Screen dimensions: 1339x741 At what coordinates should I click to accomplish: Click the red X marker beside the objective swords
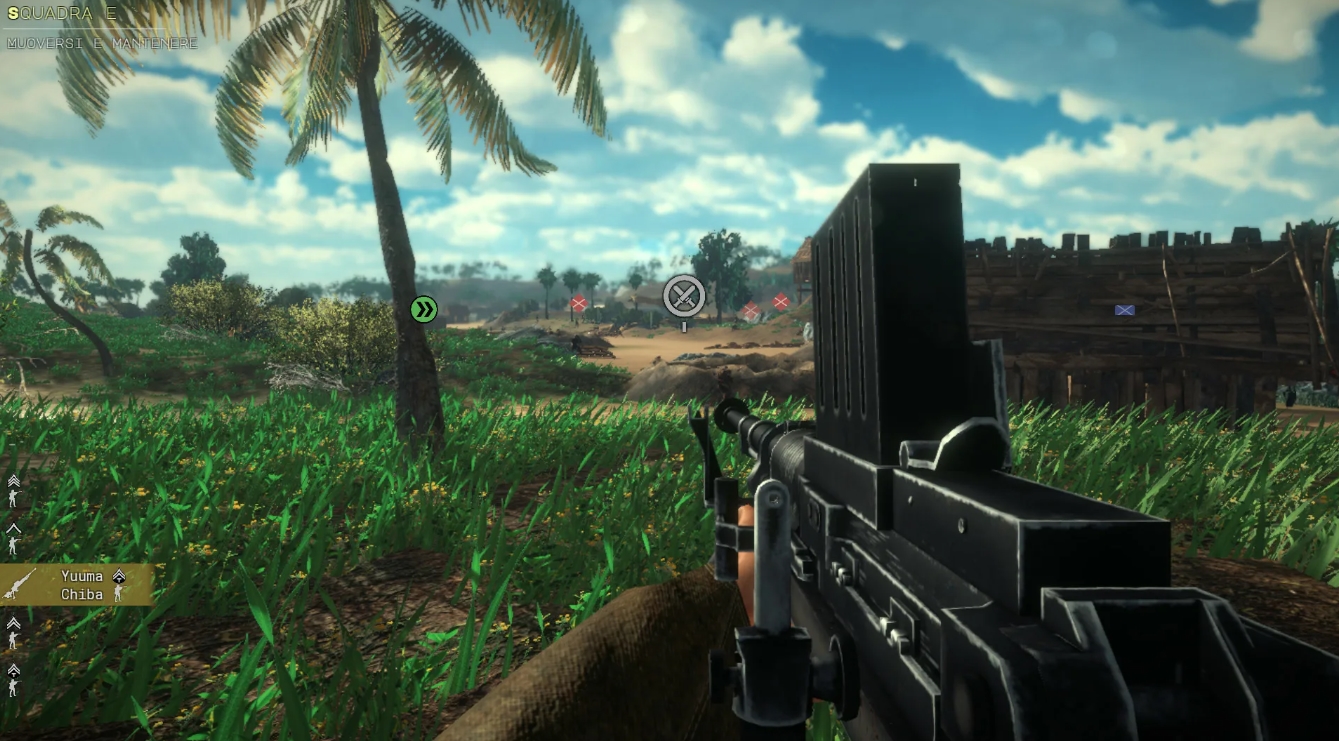pos(751,310)
